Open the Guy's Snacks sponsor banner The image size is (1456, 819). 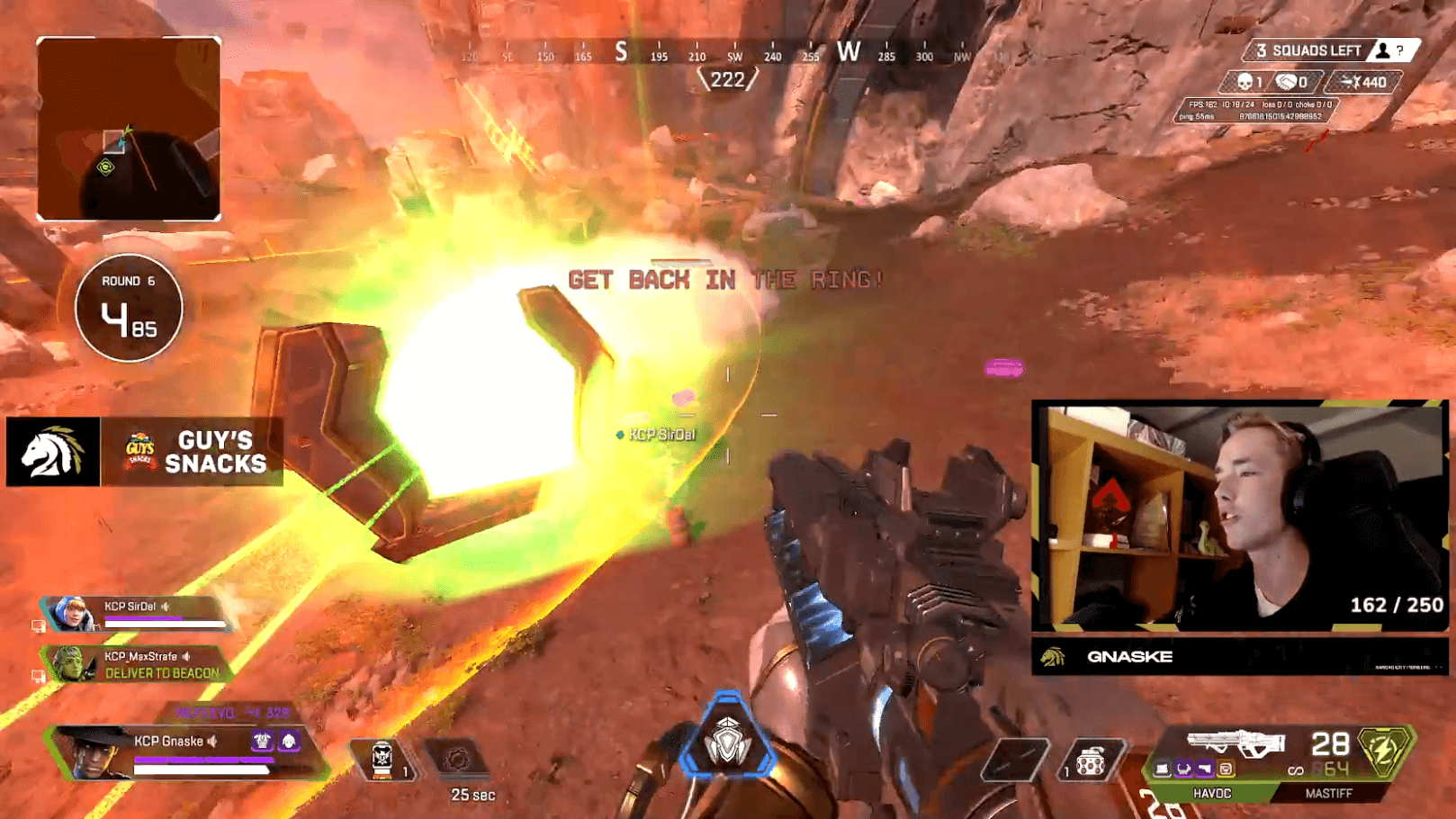(193, 452)
